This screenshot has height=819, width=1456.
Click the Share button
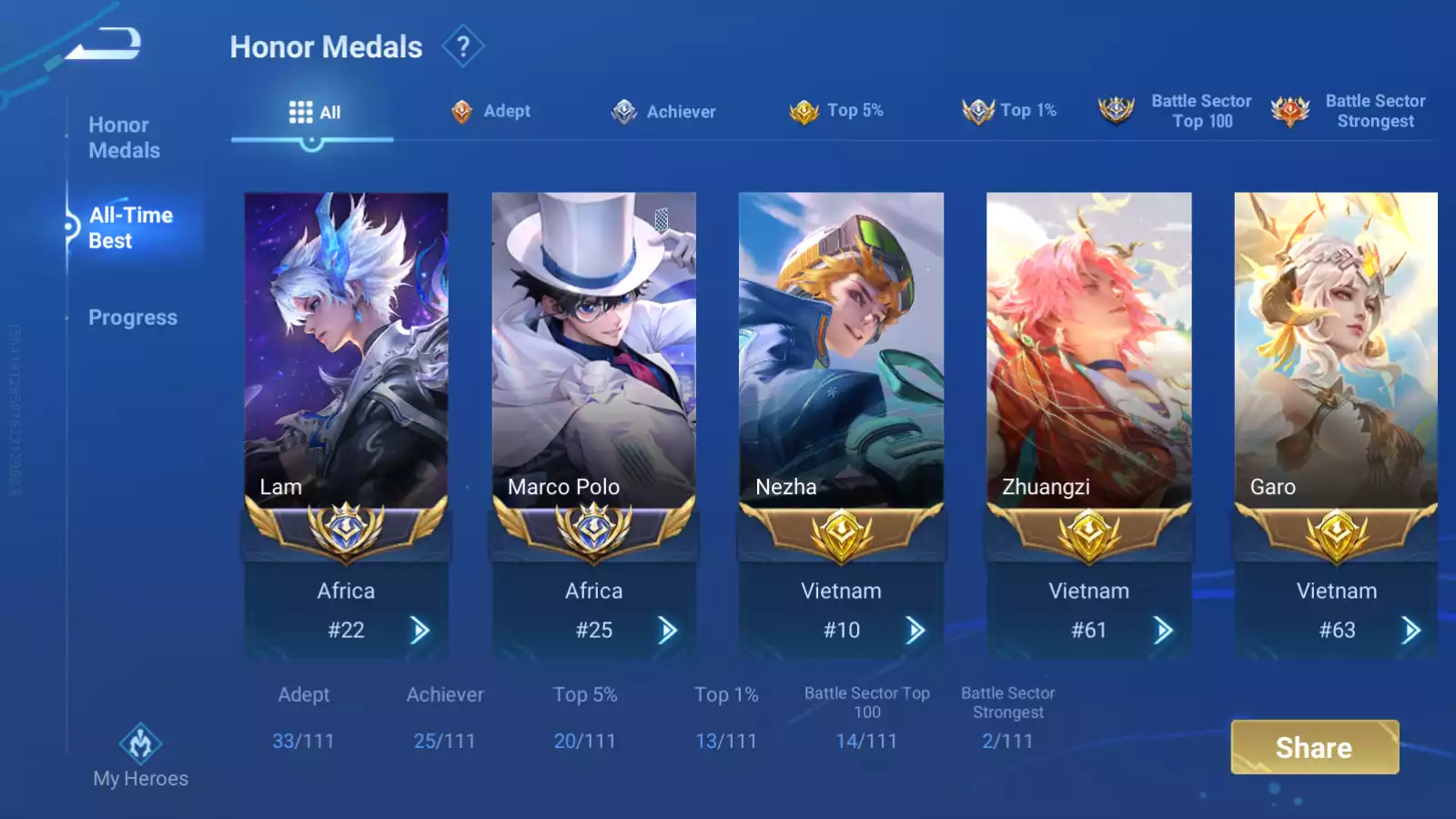(x=1314, y=747)
